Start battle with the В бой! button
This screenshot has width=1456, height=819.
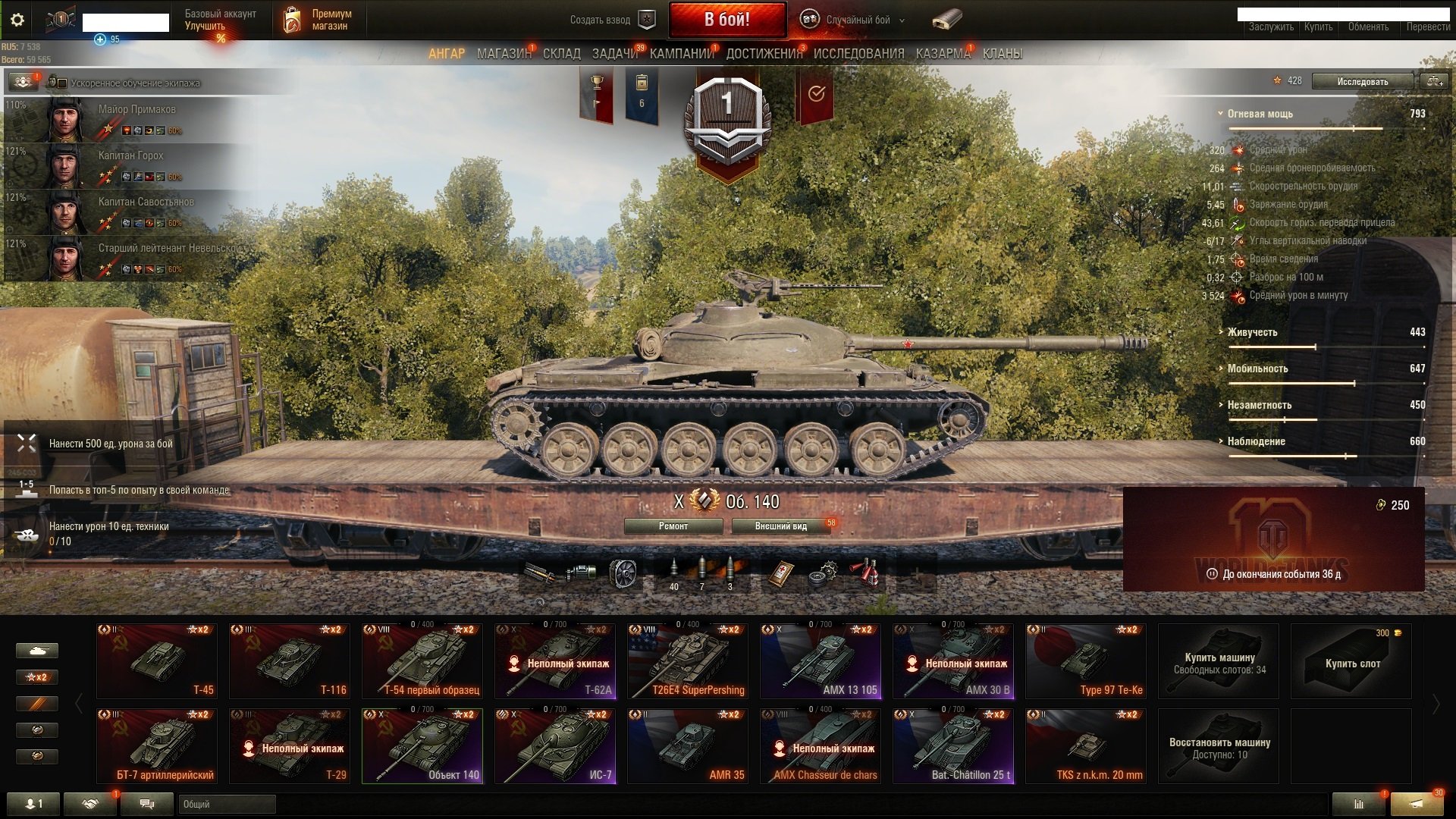pyautogui.click(x=726, y=20)
